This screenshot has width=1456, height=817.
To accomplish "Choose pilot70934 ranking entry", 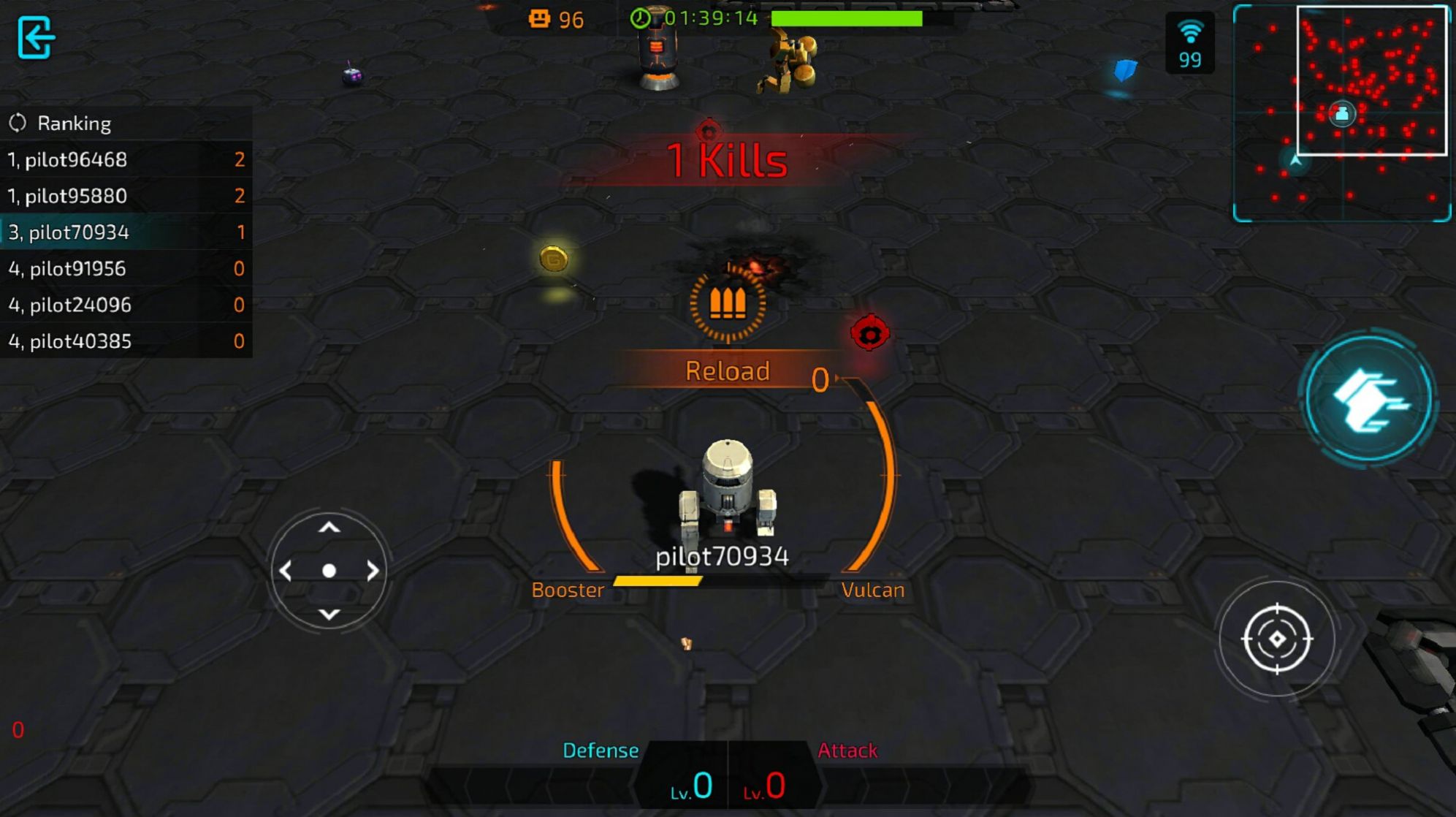I will [126, 232].
